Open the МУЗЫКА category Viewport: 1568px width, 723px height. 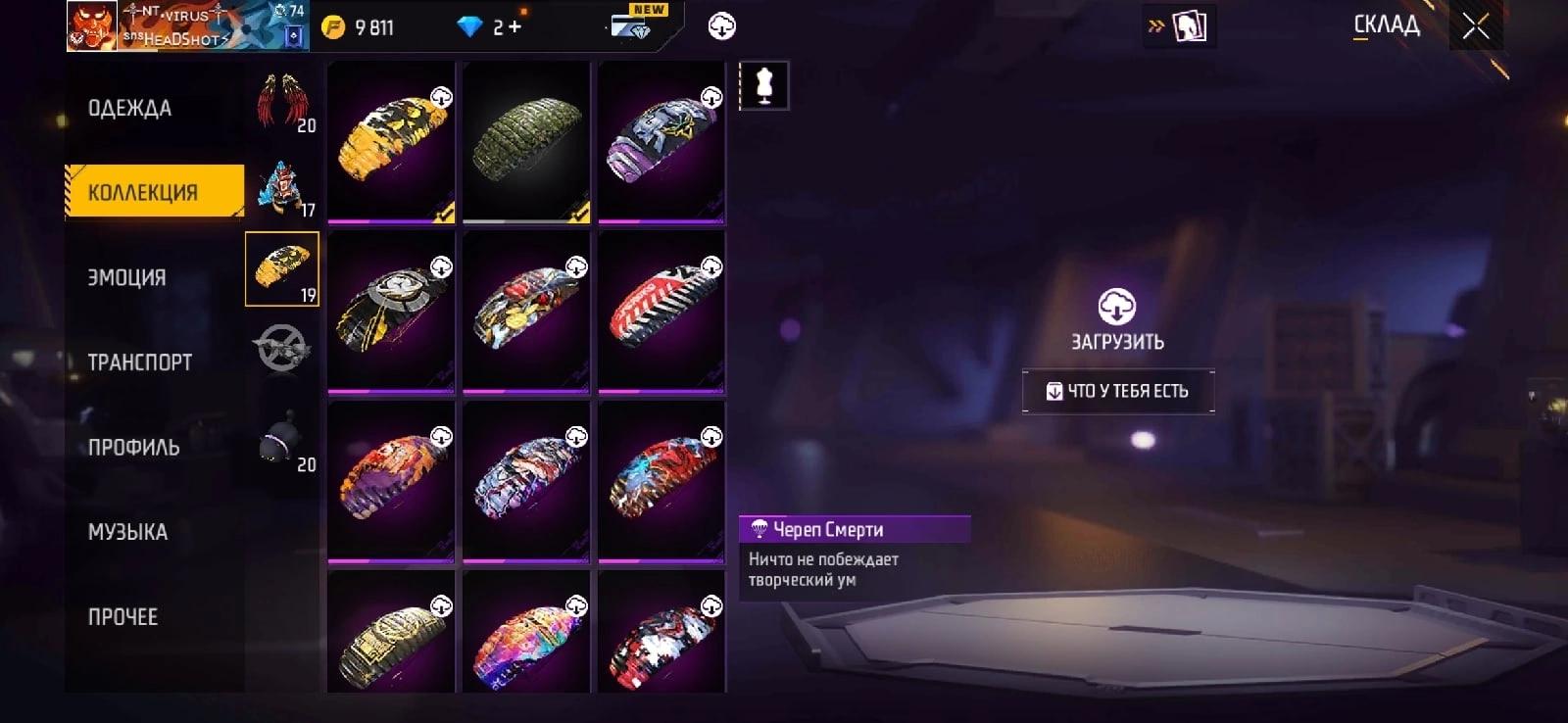tap(128, 532)
